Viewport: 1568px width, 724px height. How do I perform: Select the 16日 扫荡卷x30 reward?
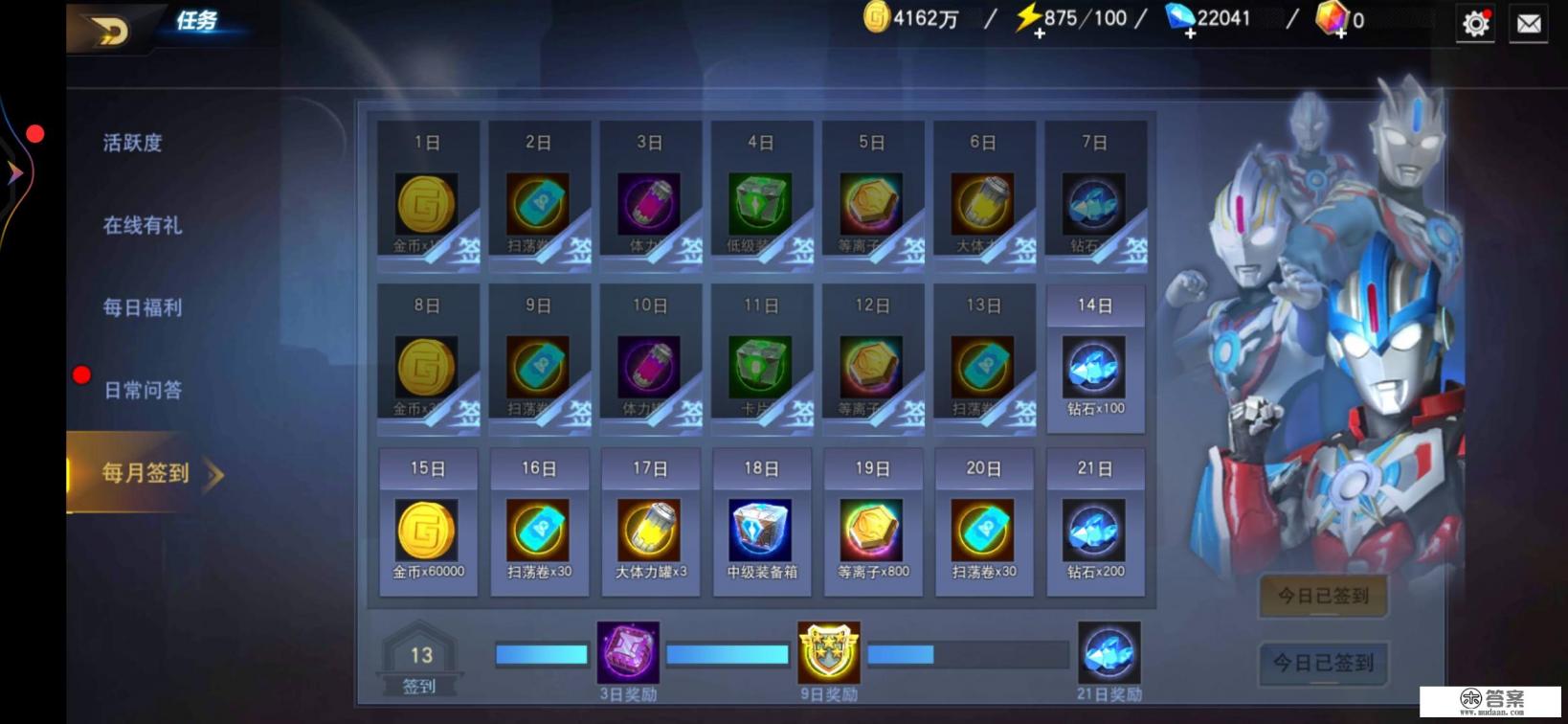(538, 531)
